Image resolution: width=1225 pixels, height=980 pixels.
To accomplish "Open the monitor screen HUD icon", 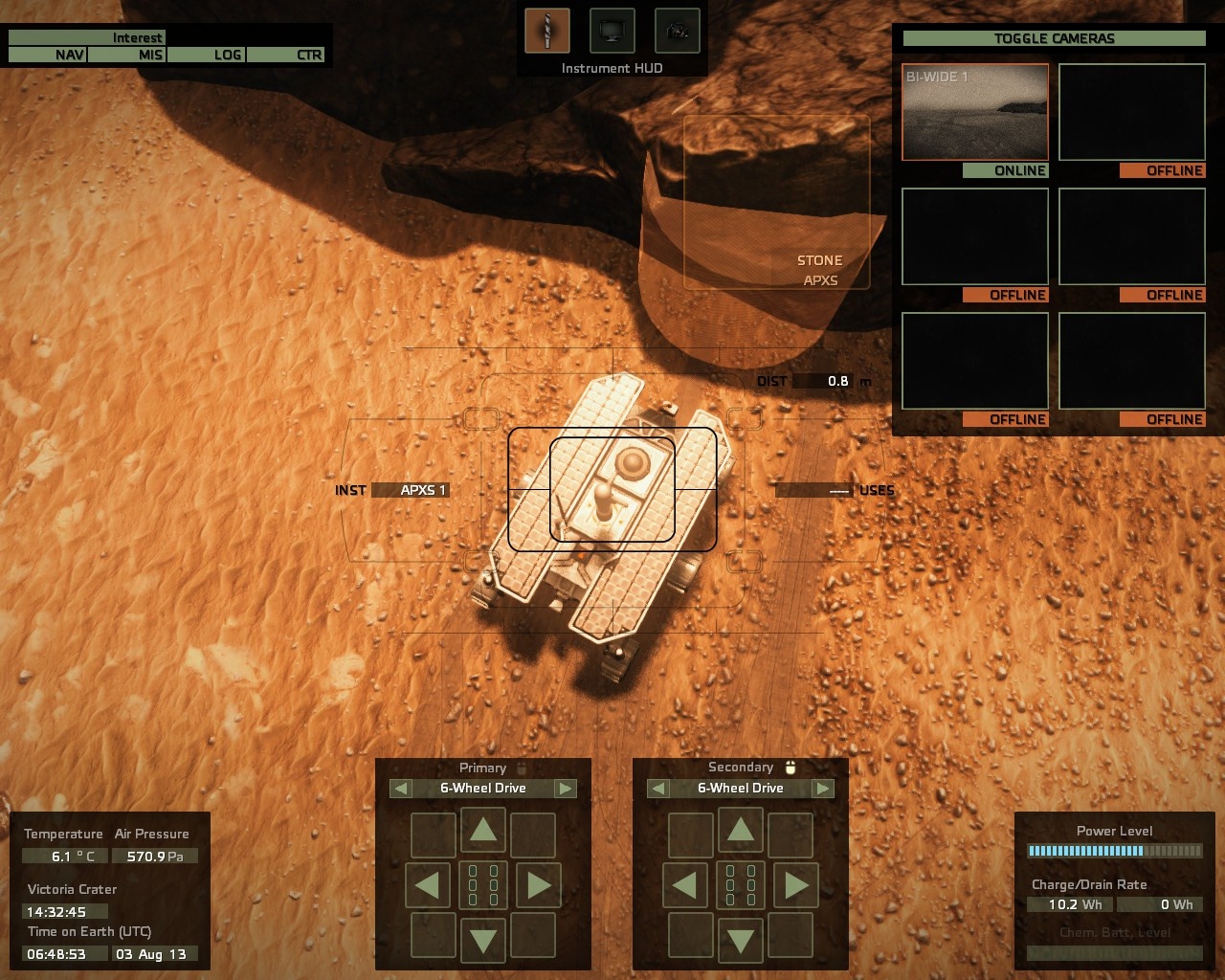I will tap(612, 31).
